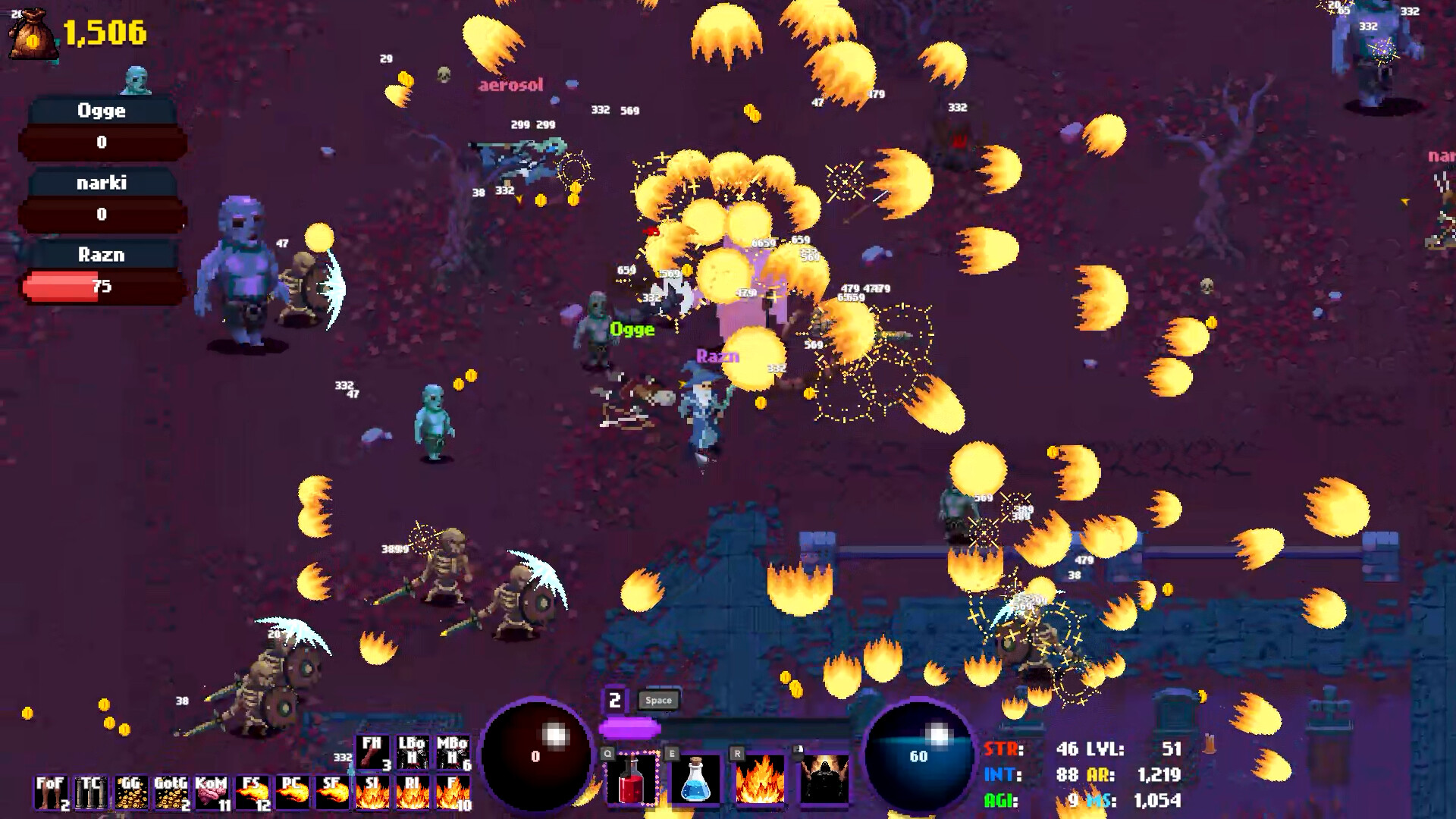Click Ogge's party frame nameplate

click(102, 111)
